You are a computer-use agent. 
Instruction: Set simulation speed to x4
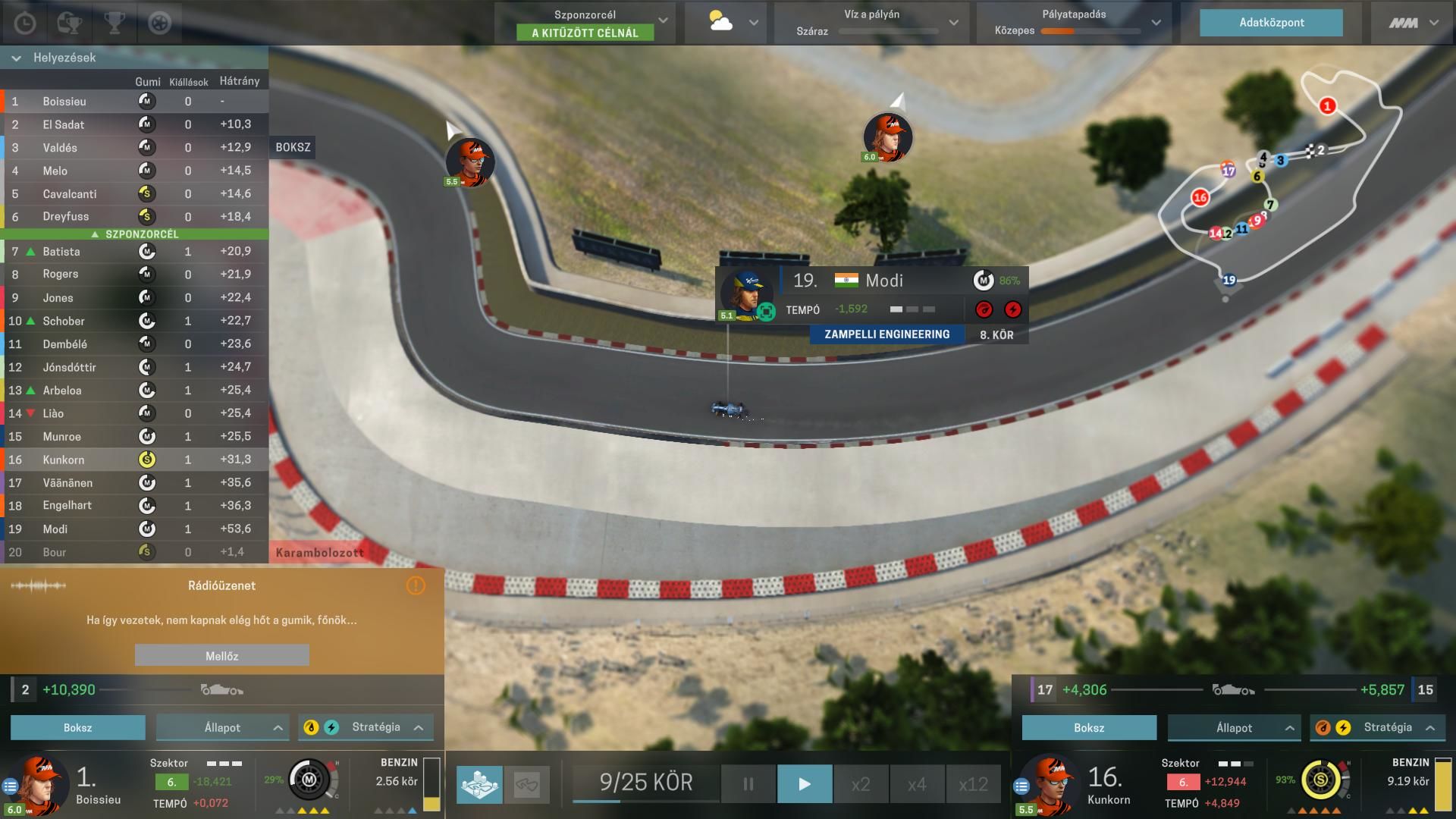click(917, 783)
